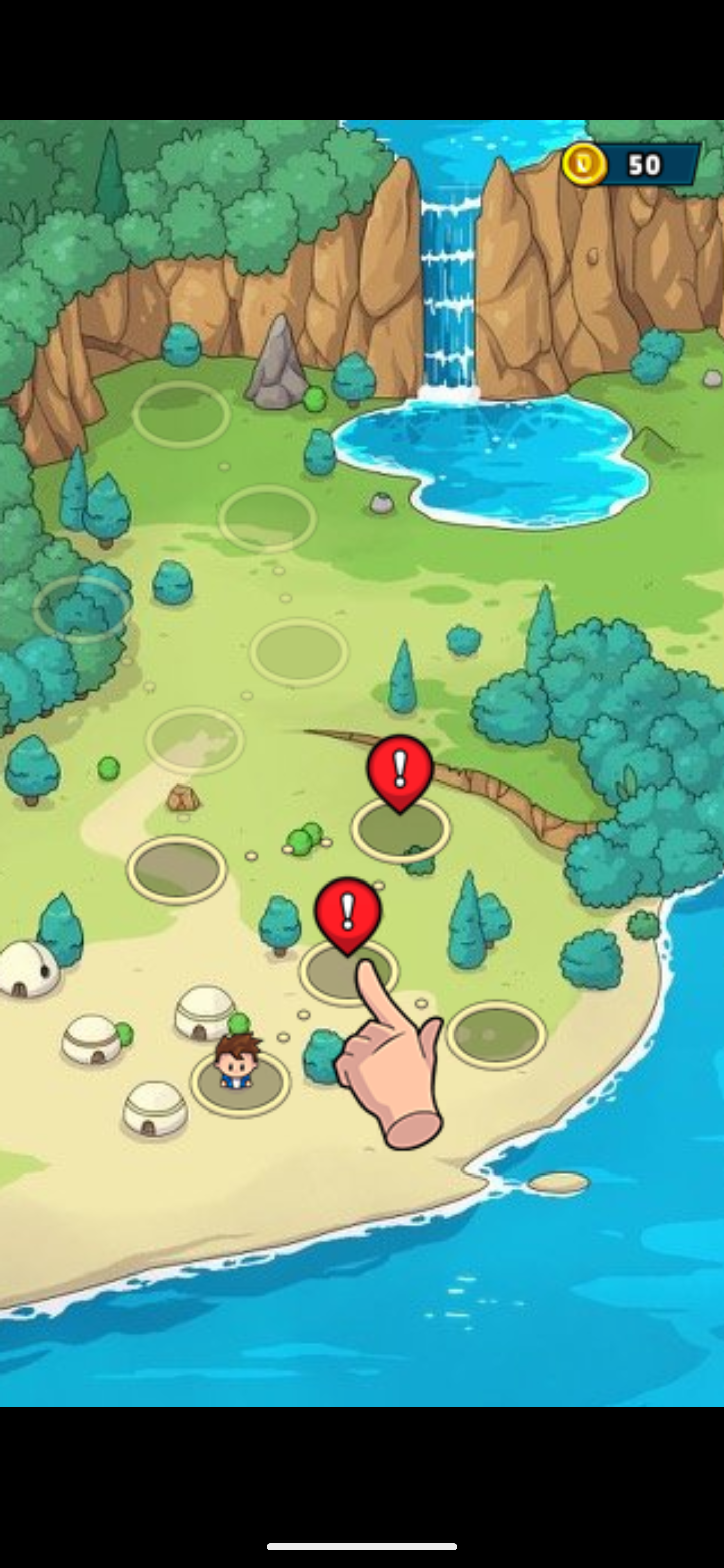Tap the gold coin currency icon
Screen dimensions: 724x1568
586,164
